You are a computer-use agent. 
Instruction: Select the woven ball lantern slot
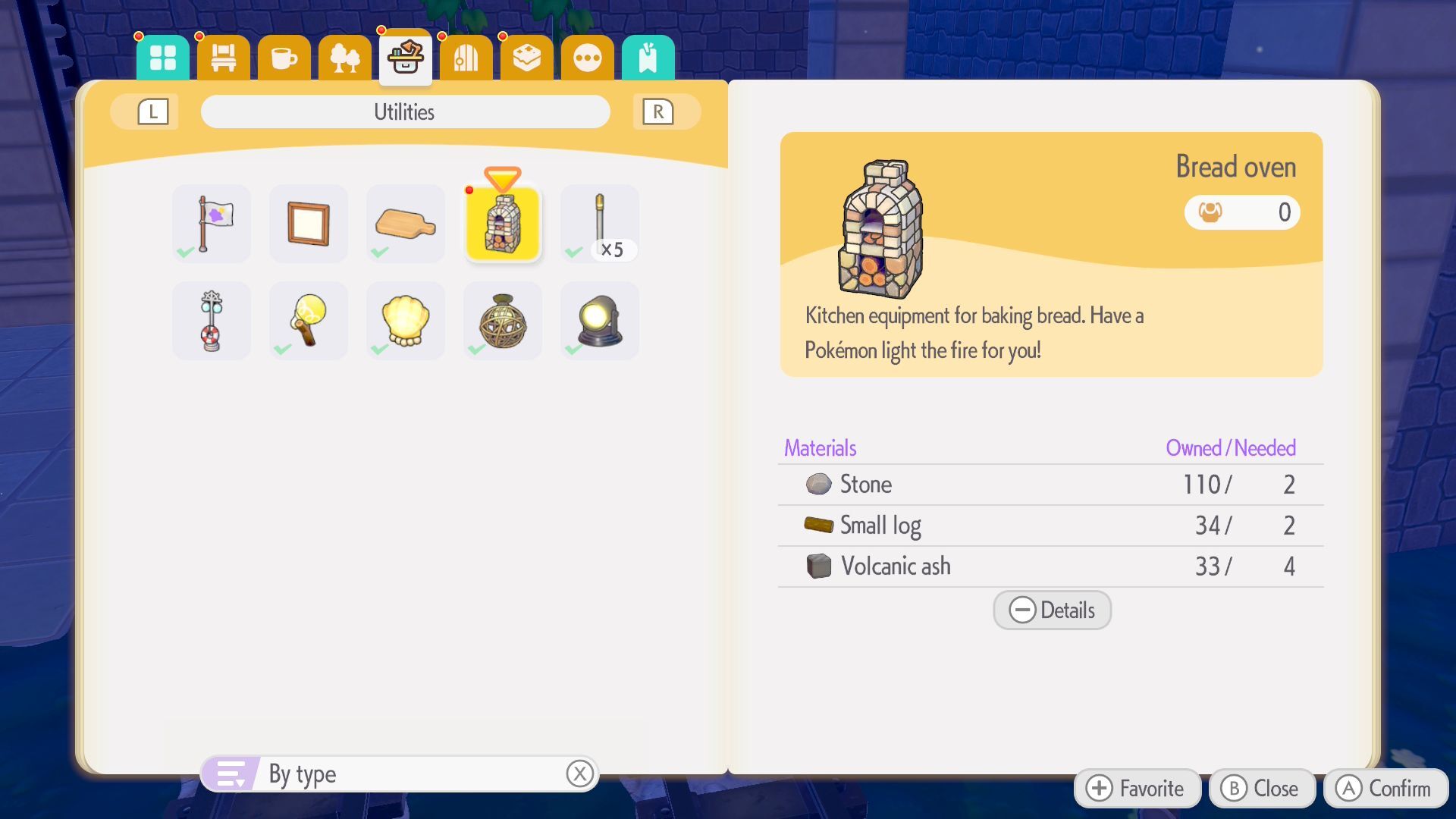pos(503,321)
